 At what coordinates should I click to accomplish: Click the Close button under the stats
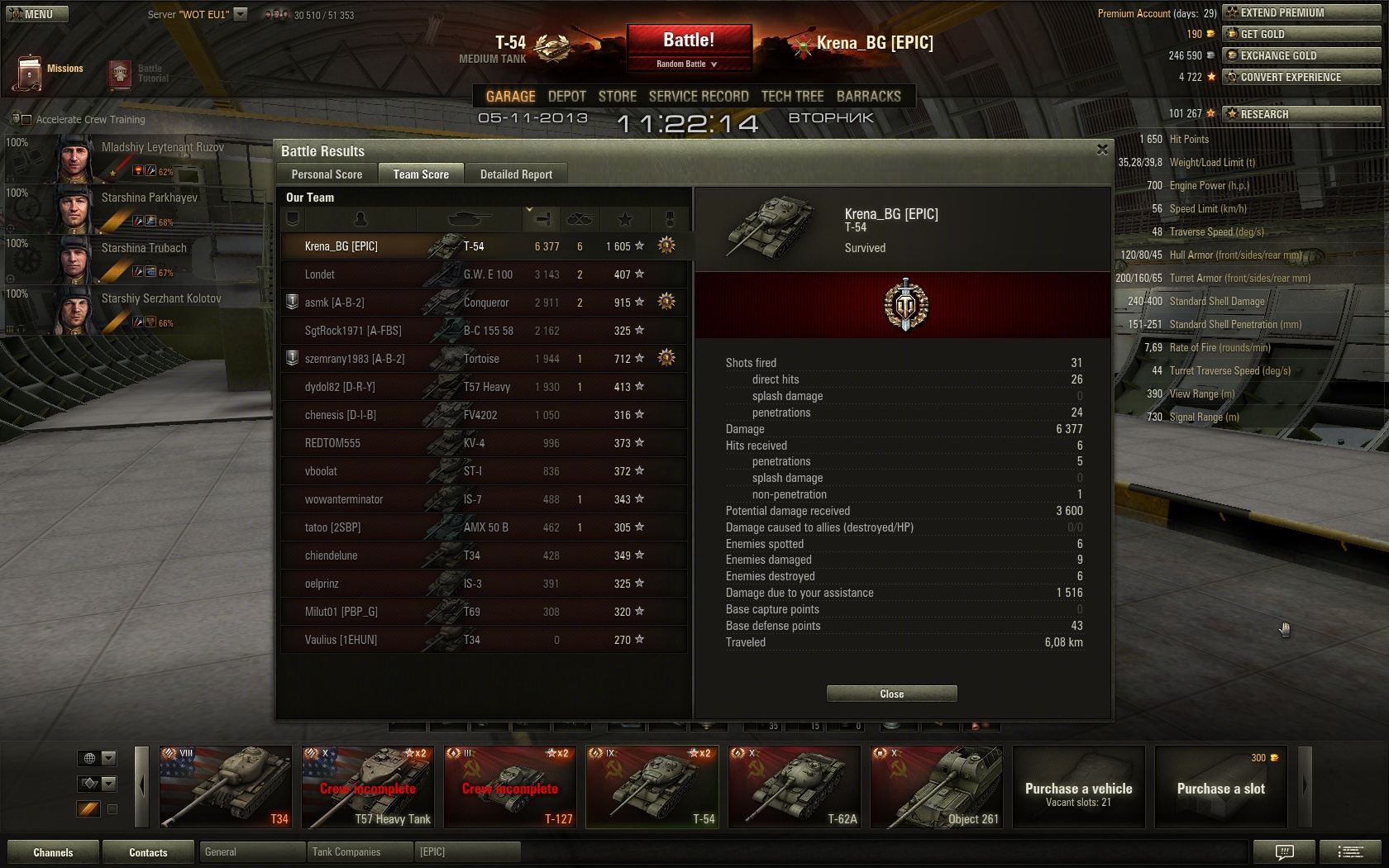point(891,694)
